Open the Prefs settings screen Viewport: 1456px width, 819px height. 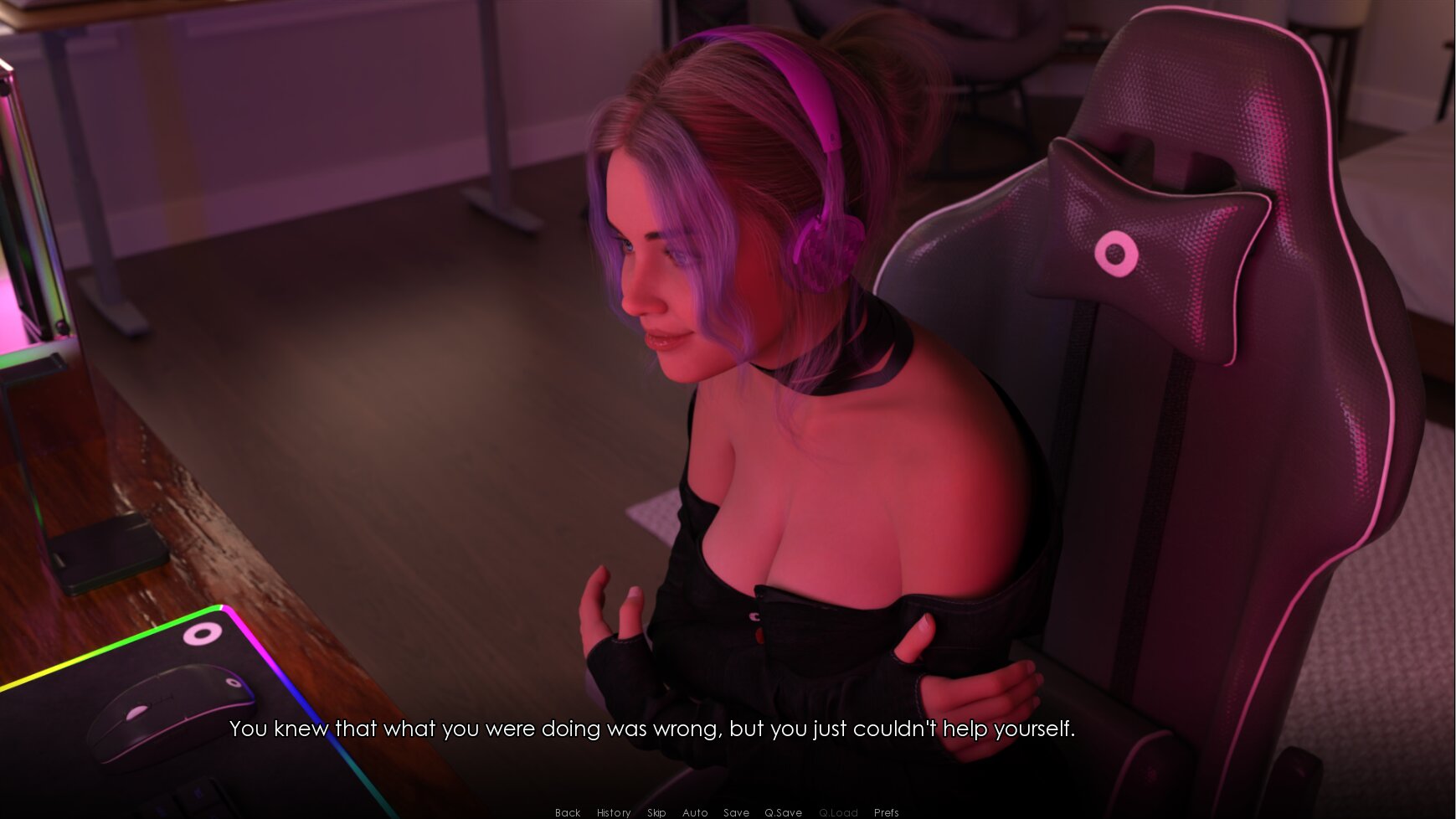886,812
